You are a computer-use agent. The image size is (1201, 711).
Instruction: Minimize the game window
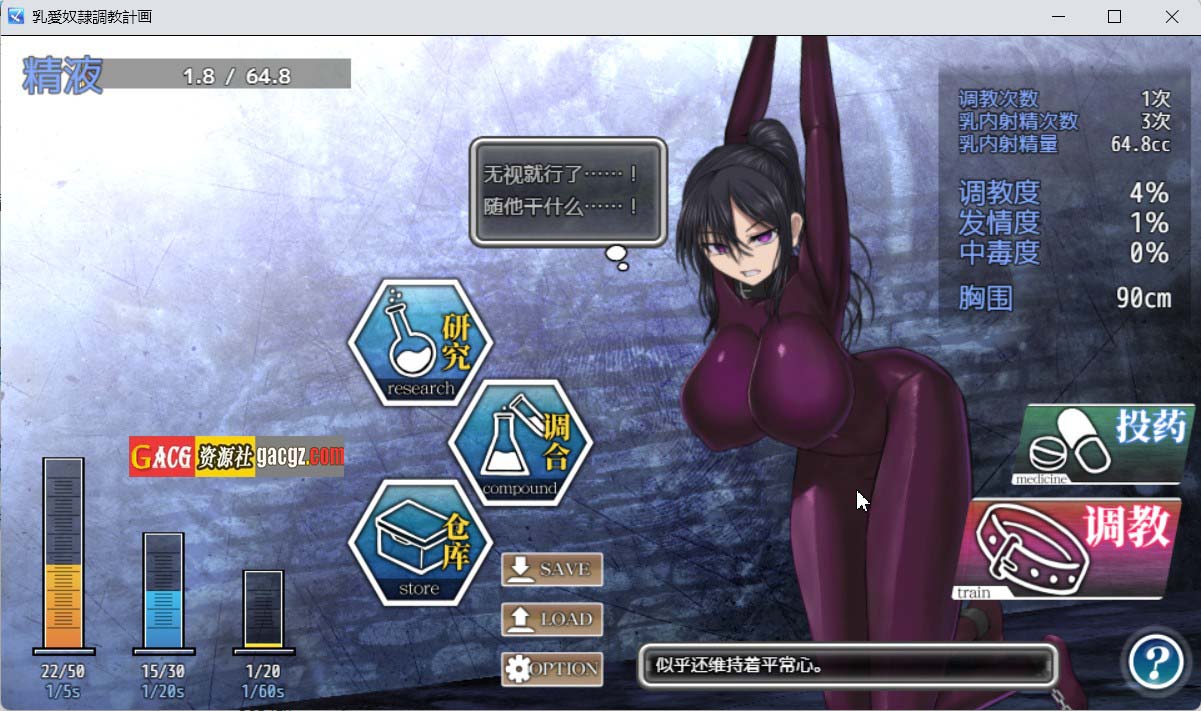(x=1056, y=17)
